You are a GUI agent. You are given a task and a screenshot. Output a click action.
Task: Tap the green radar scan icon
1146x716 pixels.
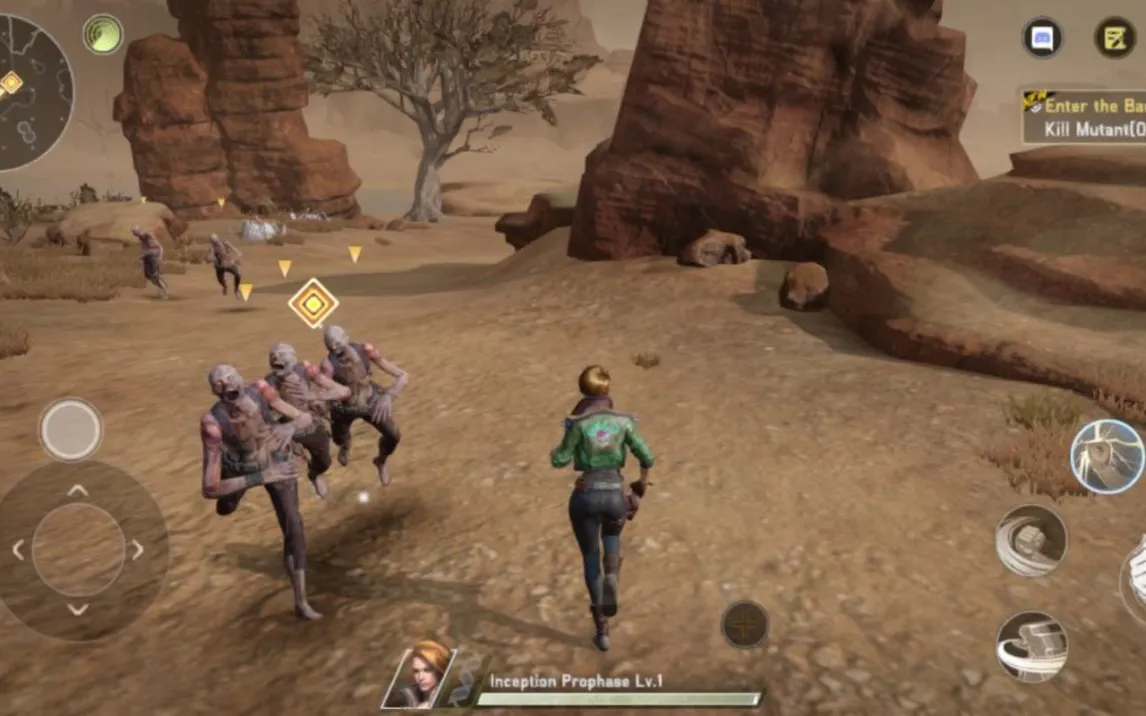click(102, 34)
